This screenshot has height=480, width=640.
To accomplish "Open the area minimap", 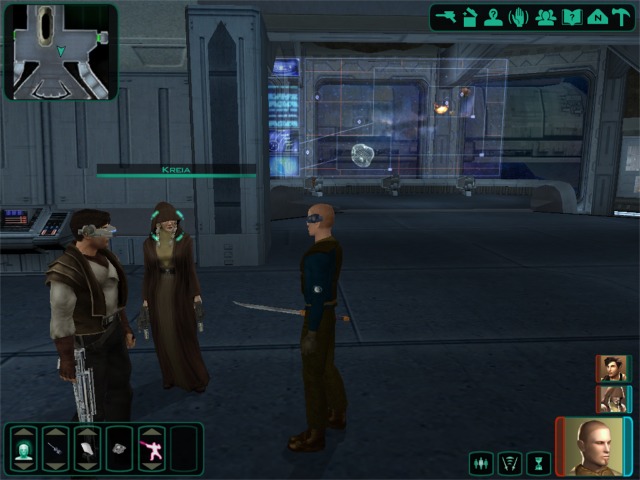I will [x=60, y=51].
